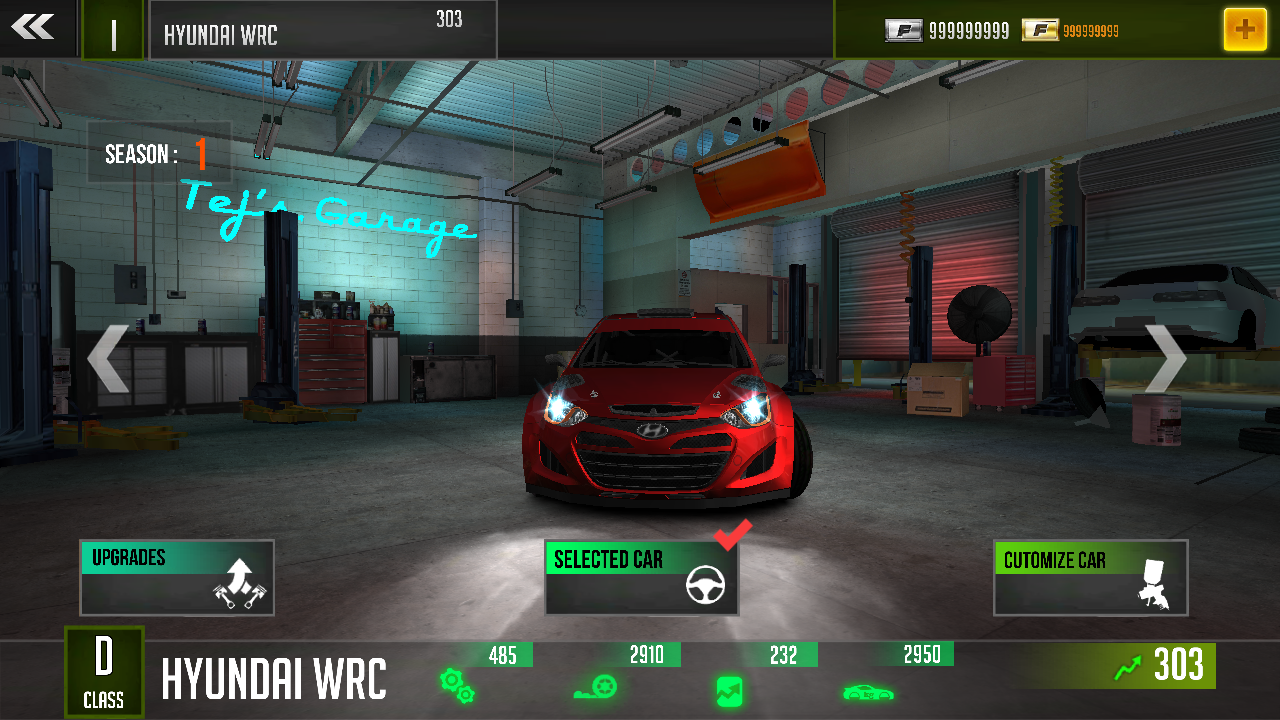Show the next car with right arrow

pos(1164,358)
